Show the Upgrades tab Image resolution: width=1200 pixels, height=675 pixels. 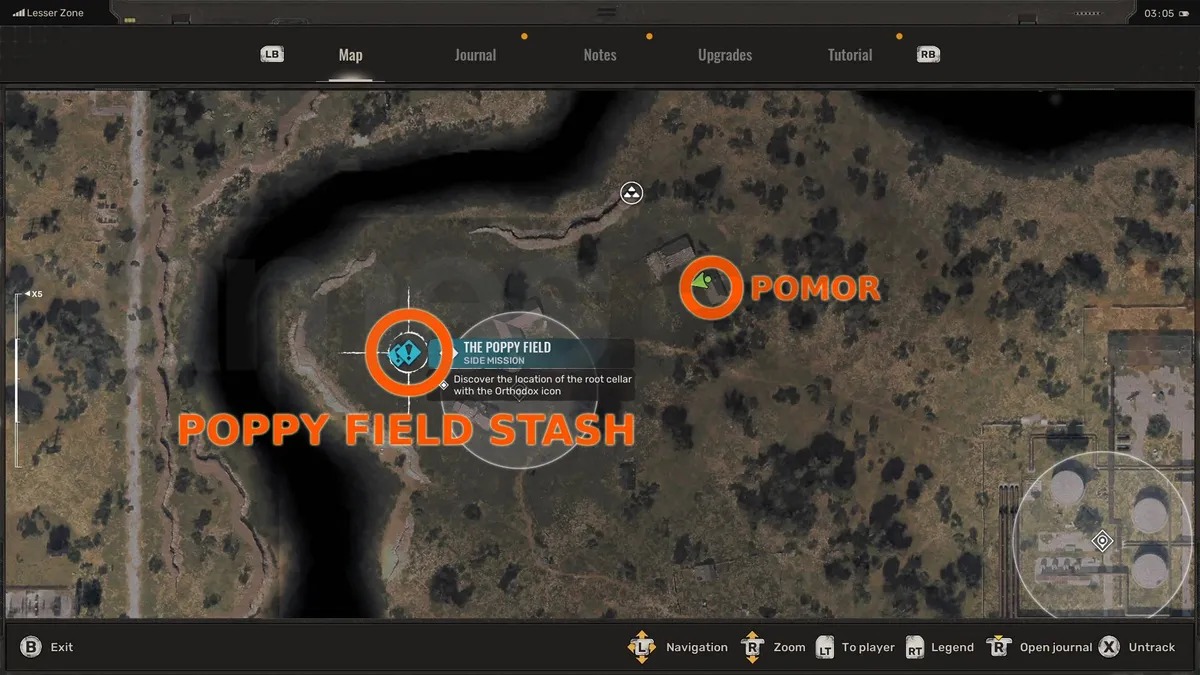[725, 55]
